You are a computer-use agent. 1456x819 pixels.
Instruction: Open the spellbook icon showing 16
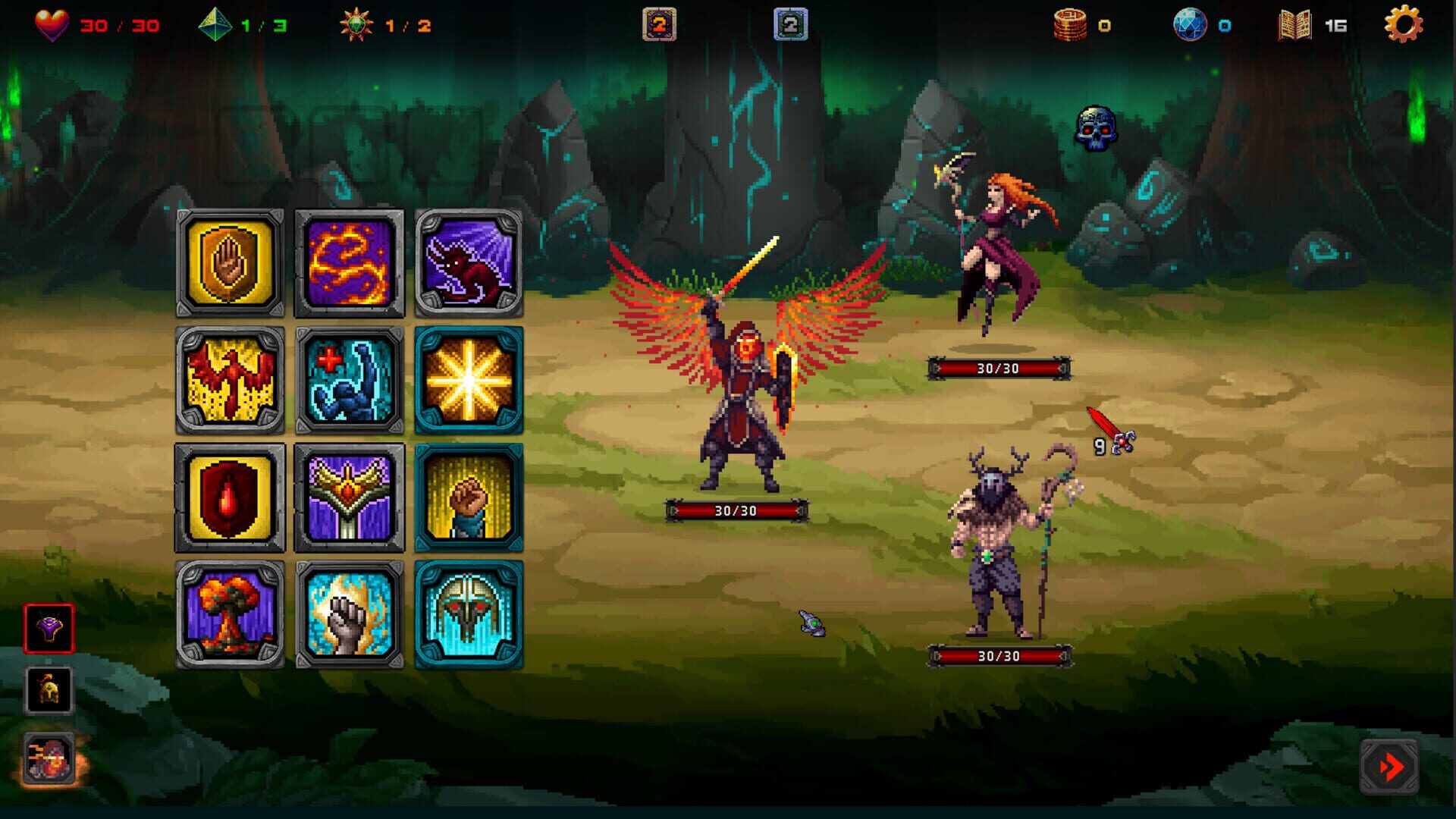(x=1294, y=26)
